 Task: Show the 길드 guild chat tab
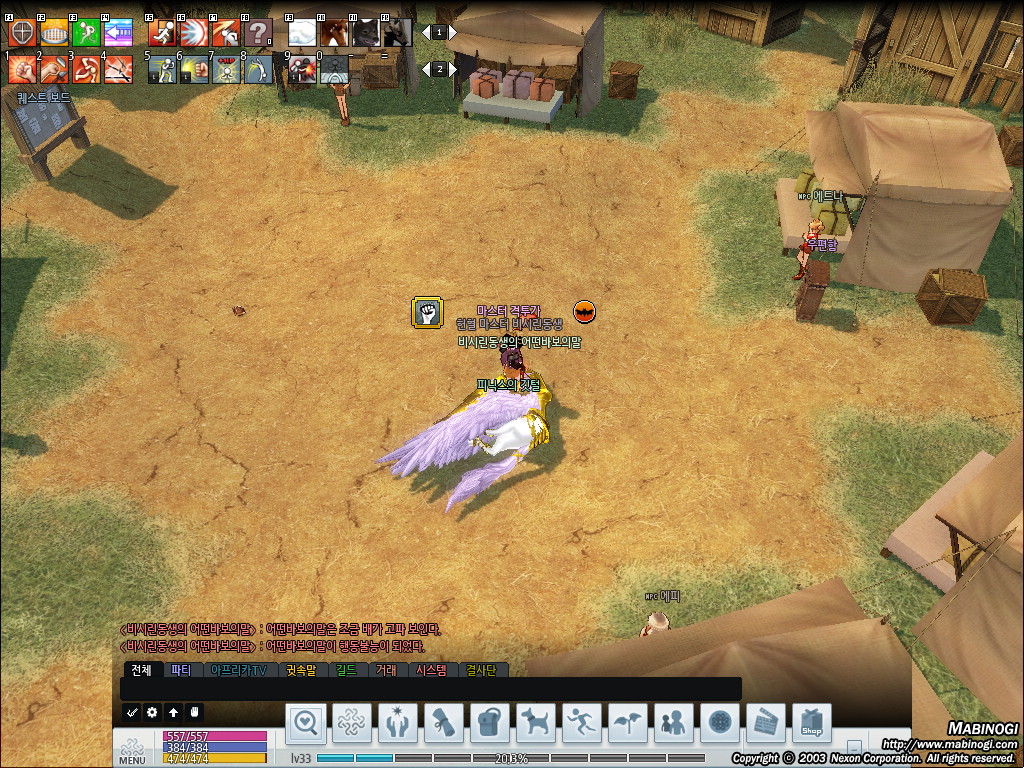[346, 670]
